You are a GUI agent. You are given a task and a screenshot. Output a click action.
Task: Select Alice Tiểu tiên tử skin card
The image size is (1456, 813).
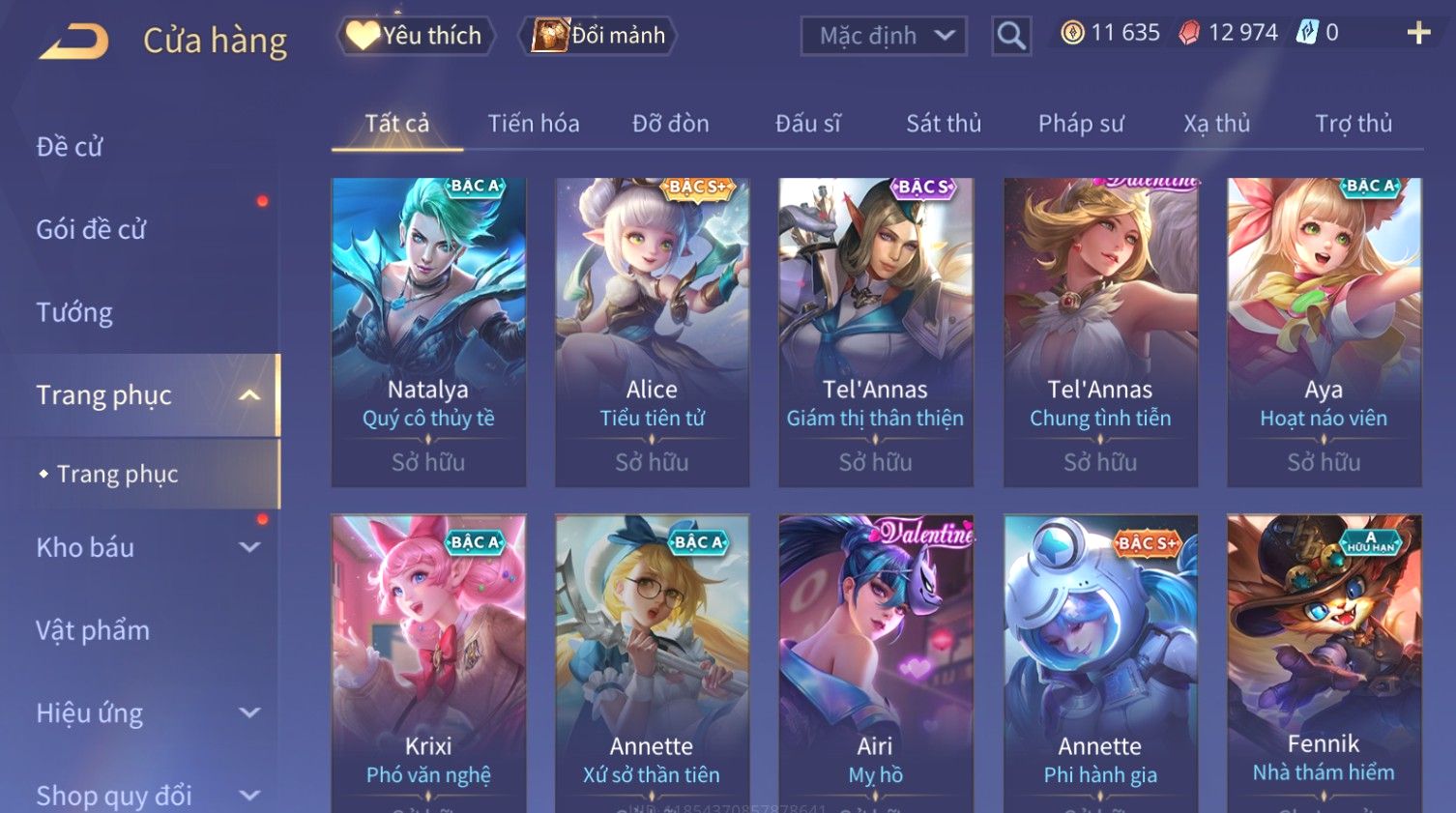coord(652,331)
